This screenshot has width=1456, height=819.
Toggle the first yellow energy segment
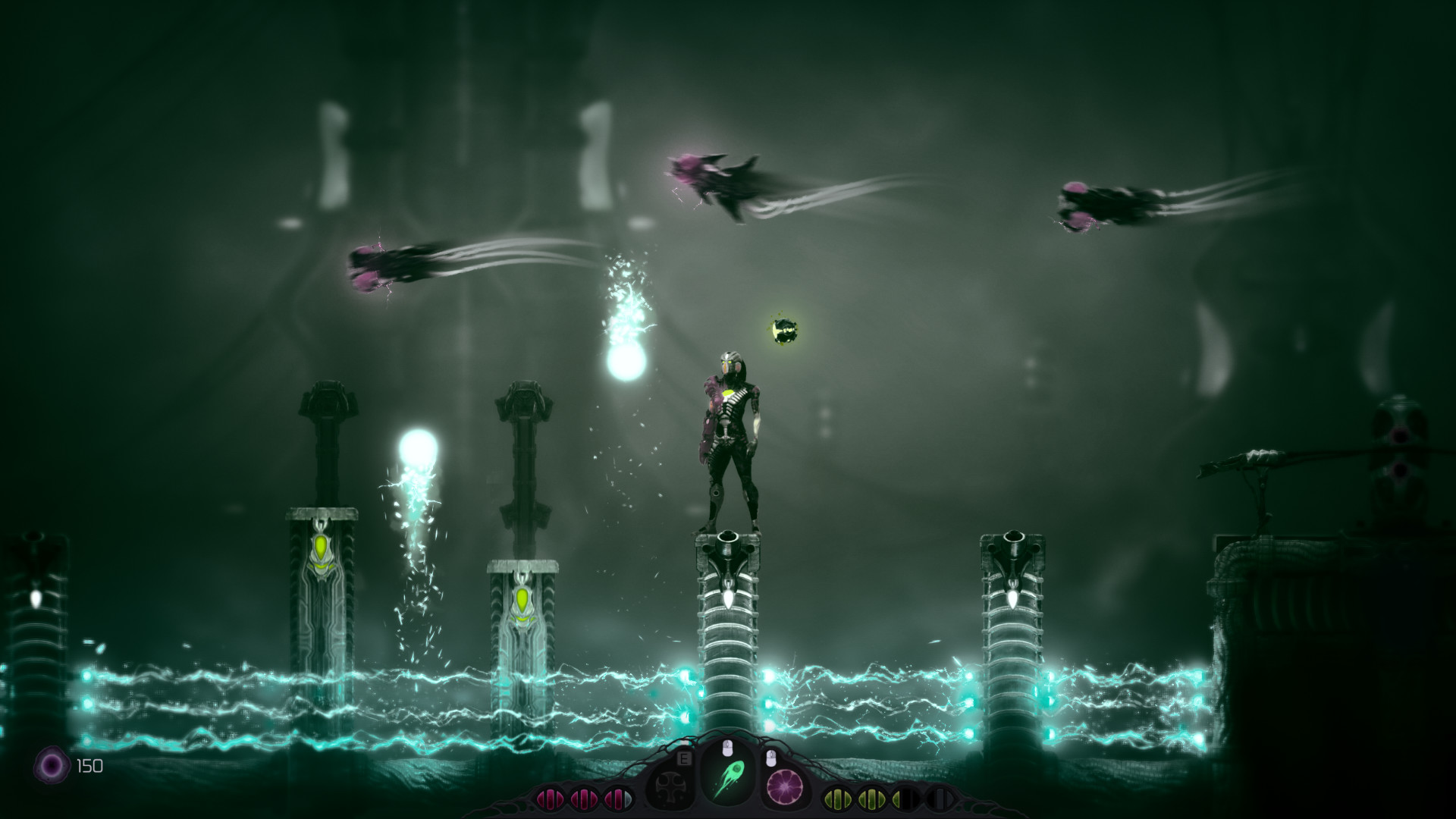point(838,798)
